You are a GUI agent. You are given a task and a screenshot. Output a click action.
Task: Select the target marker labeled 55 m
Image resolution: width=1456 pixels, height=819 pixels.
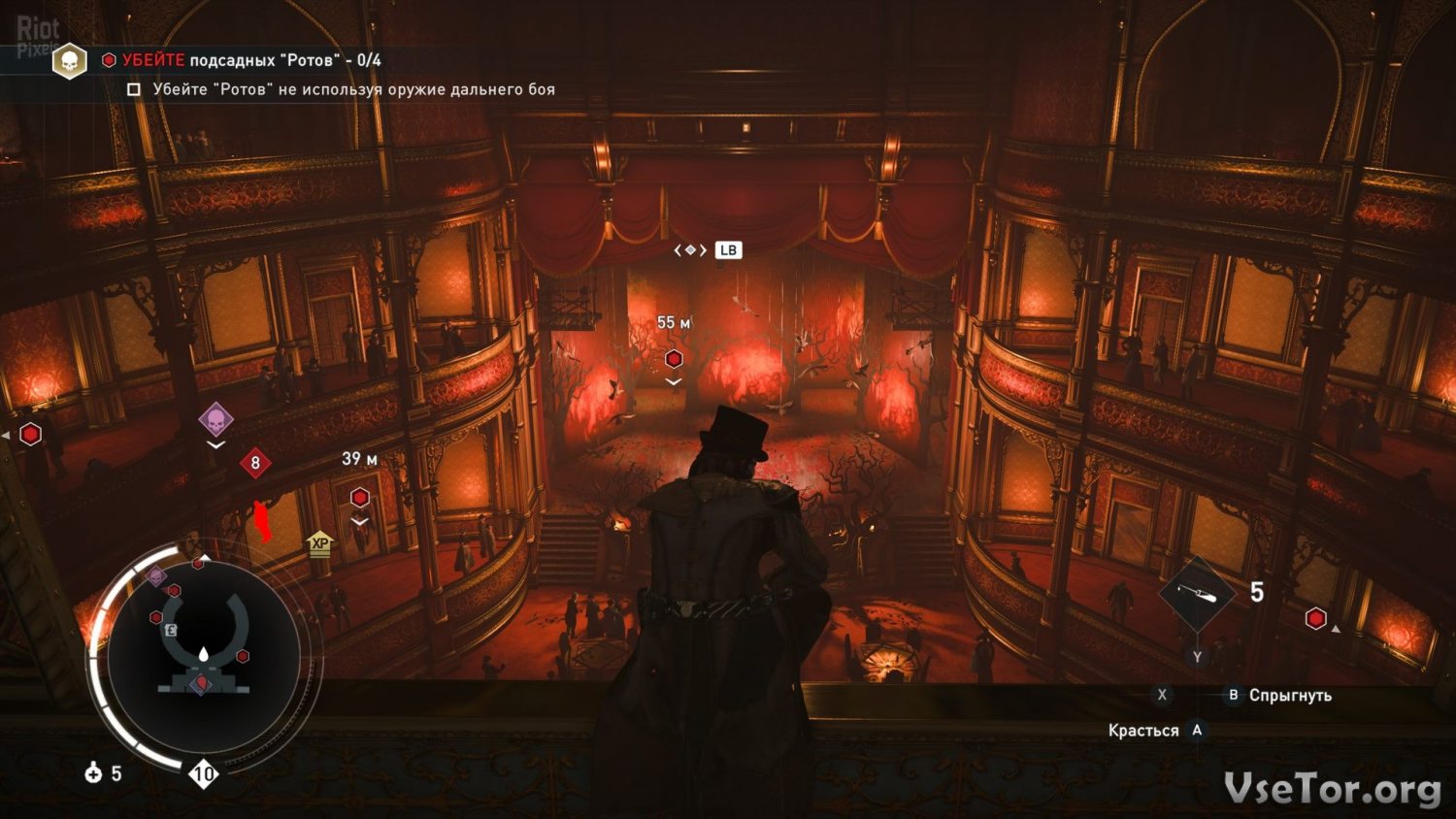674,359
